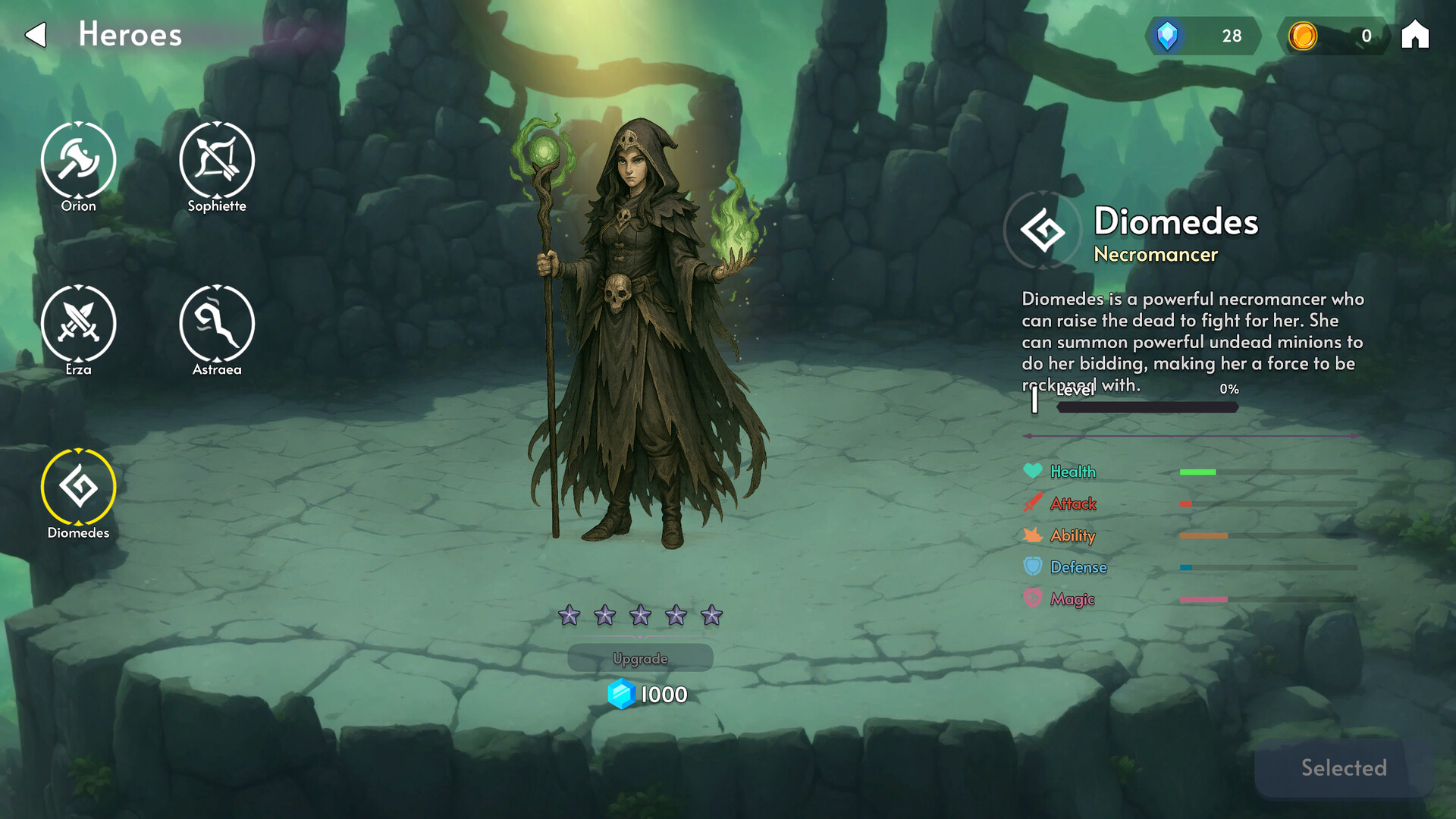
Task: Open the blue gem currency counter
Action: click(x=1202, y=36)
